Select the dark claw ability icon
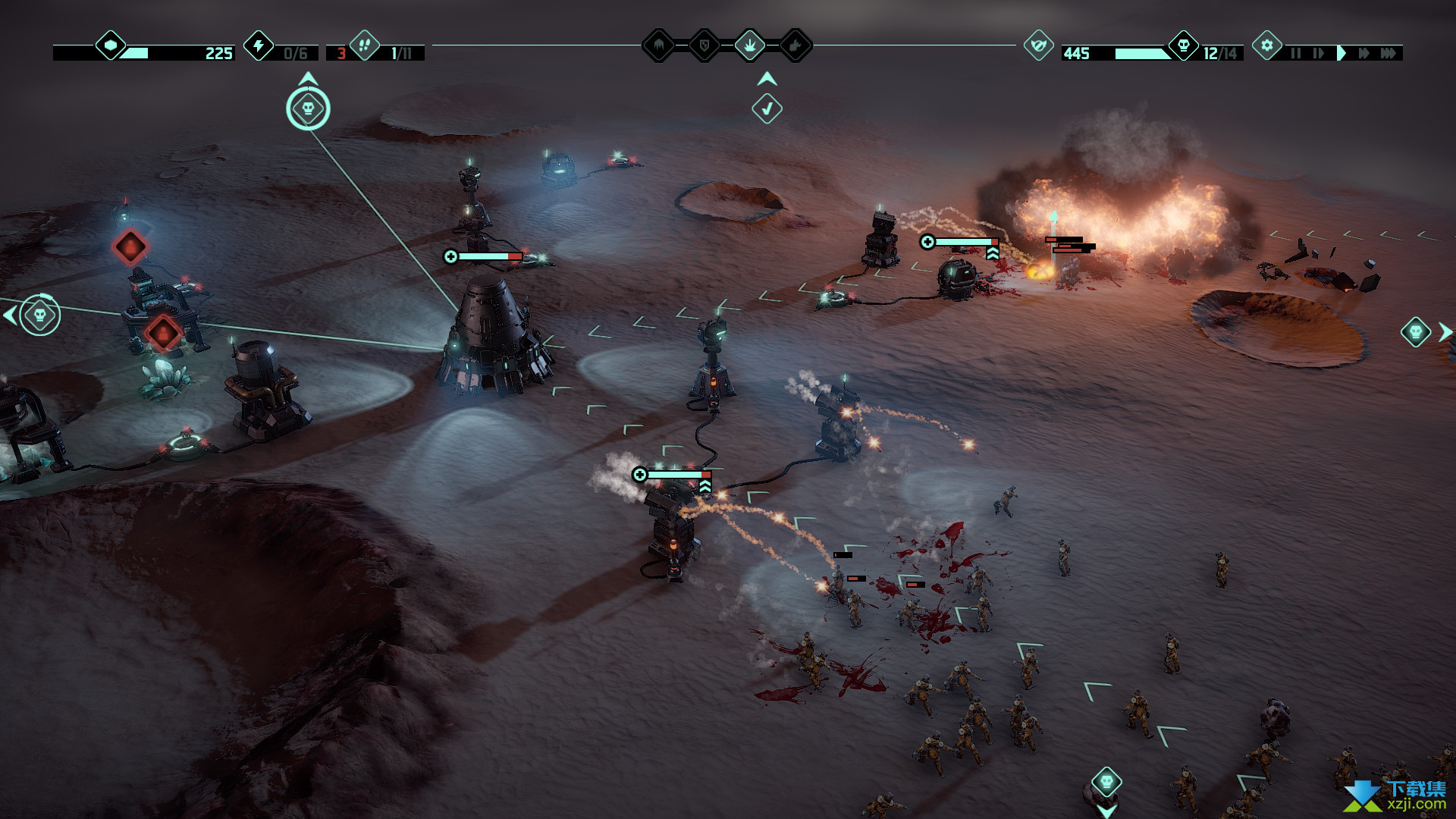Image resolution: width=1456 pixels, height=819 pixels. pos(659,45)
